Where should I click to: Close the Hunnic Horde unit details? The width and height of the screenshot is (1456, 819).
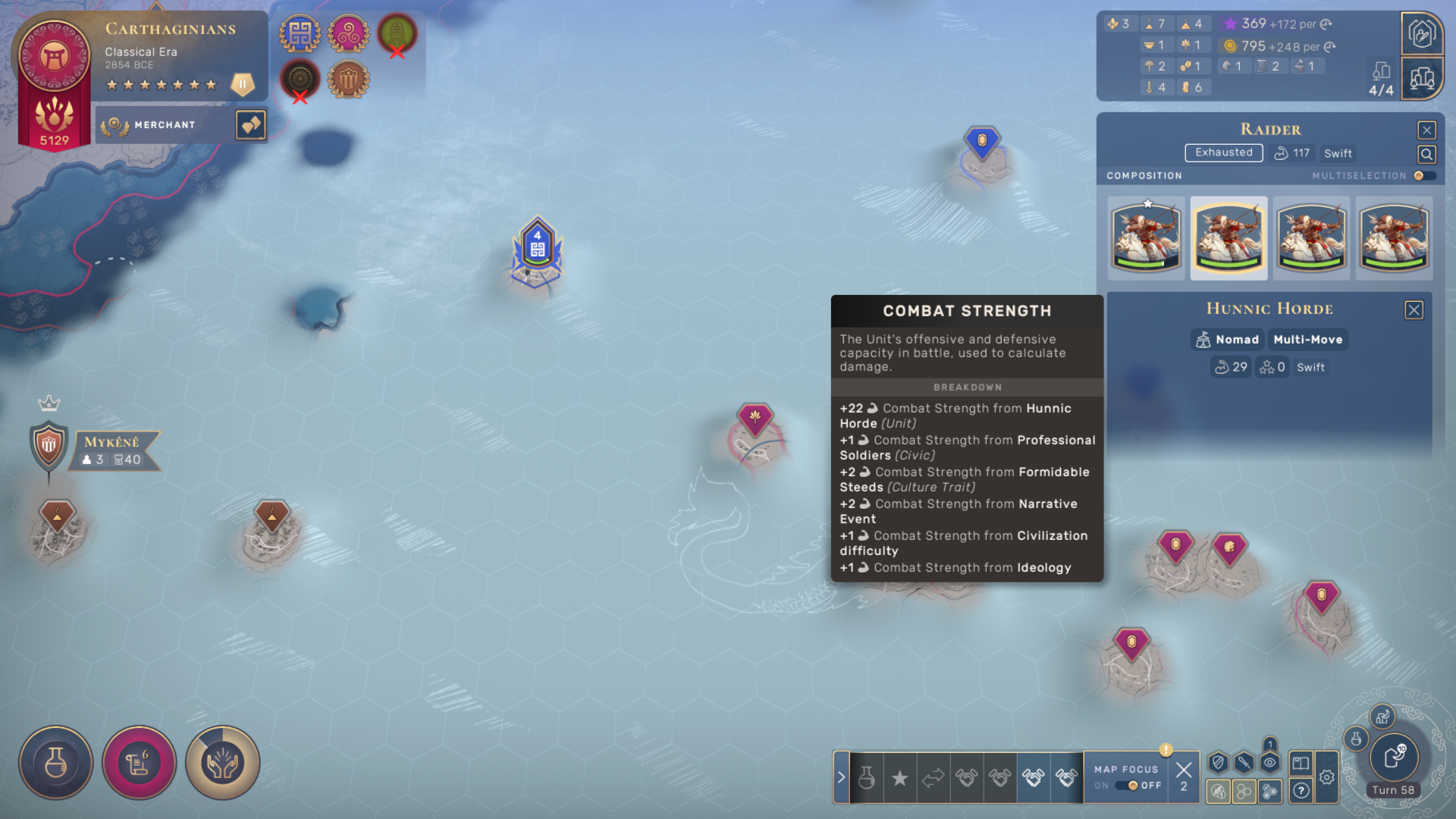1414,310
